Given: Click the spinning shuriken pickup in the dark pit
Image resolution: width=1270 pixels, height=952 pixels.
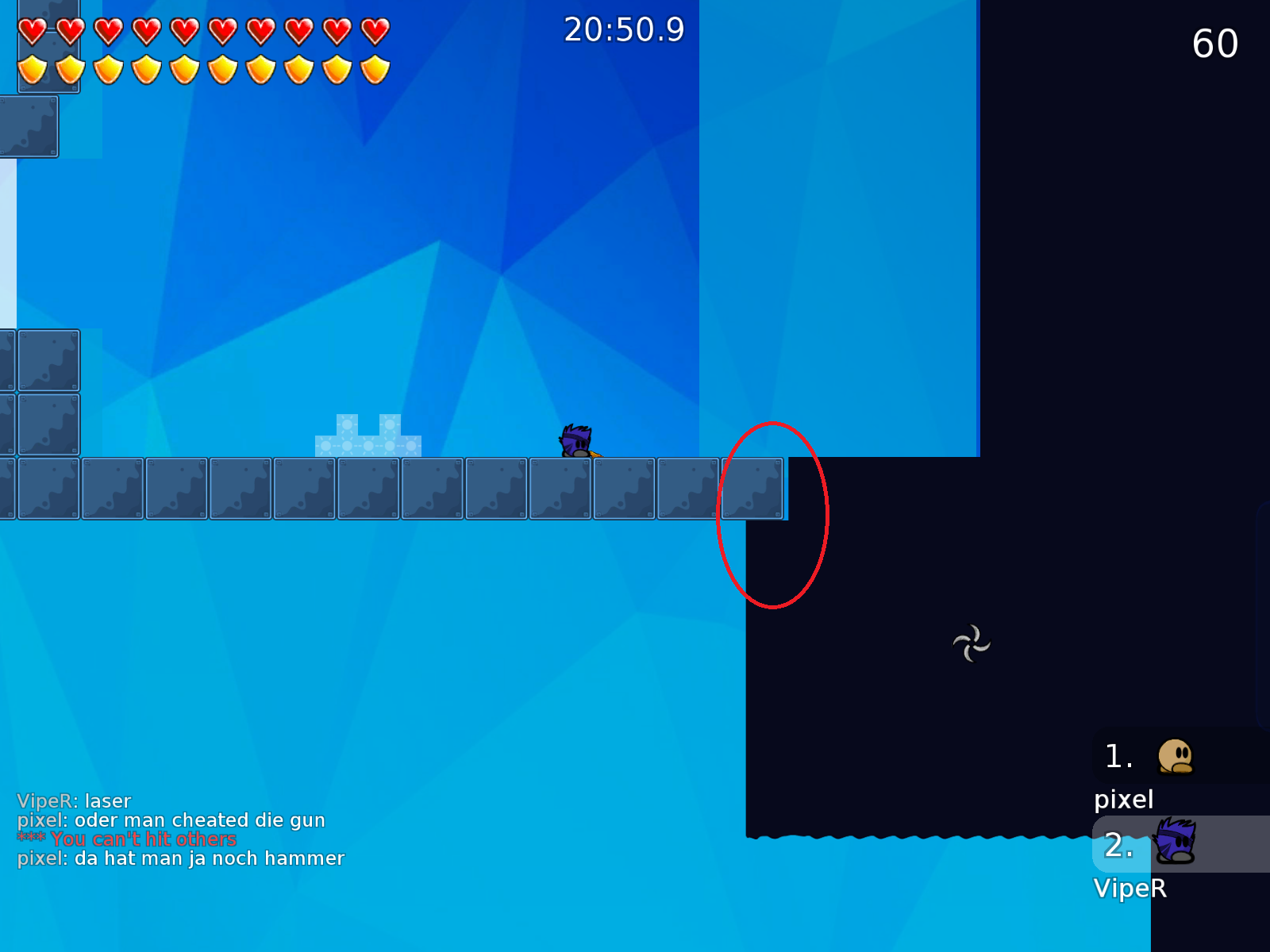Looking at the screenshot, I should [x=972, y=643].
